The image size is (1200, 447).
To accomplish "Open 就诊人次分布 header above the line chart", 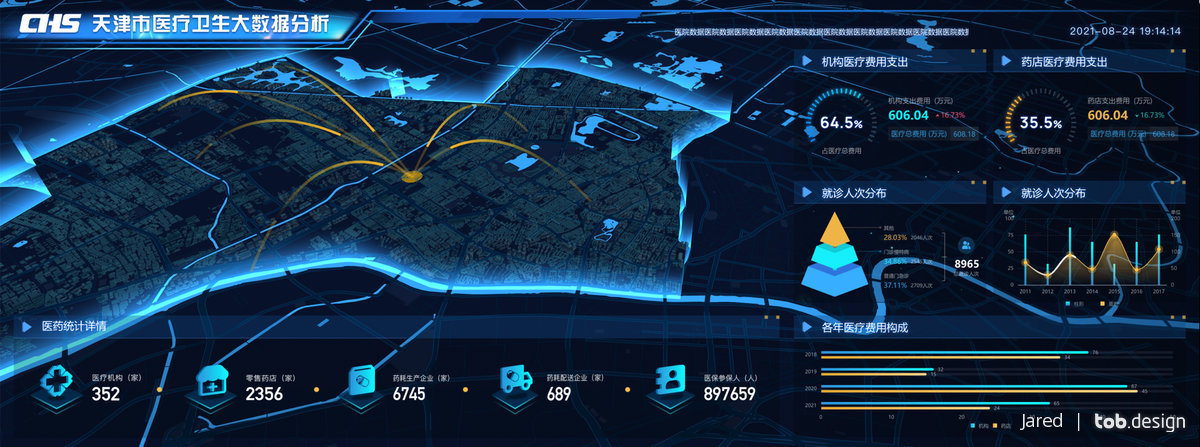I will [x=1053, y=193].
